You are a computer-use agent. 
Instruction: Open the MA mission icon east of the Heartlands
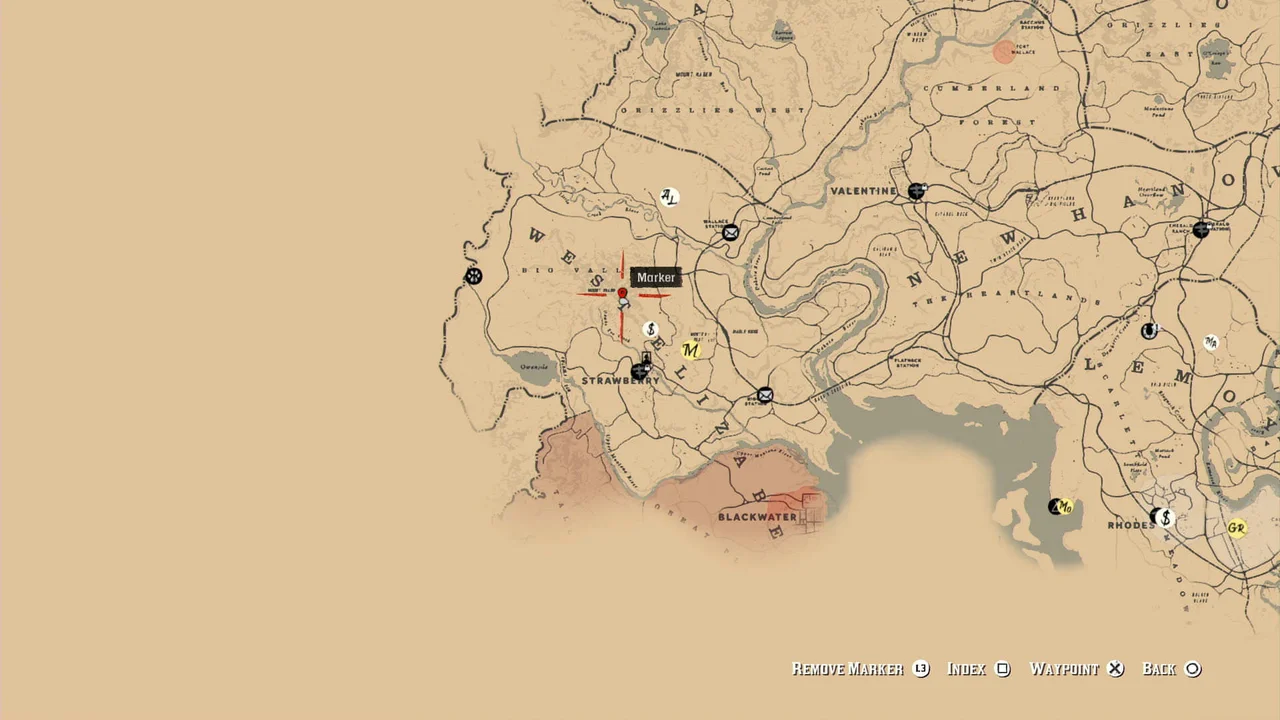1211,343
